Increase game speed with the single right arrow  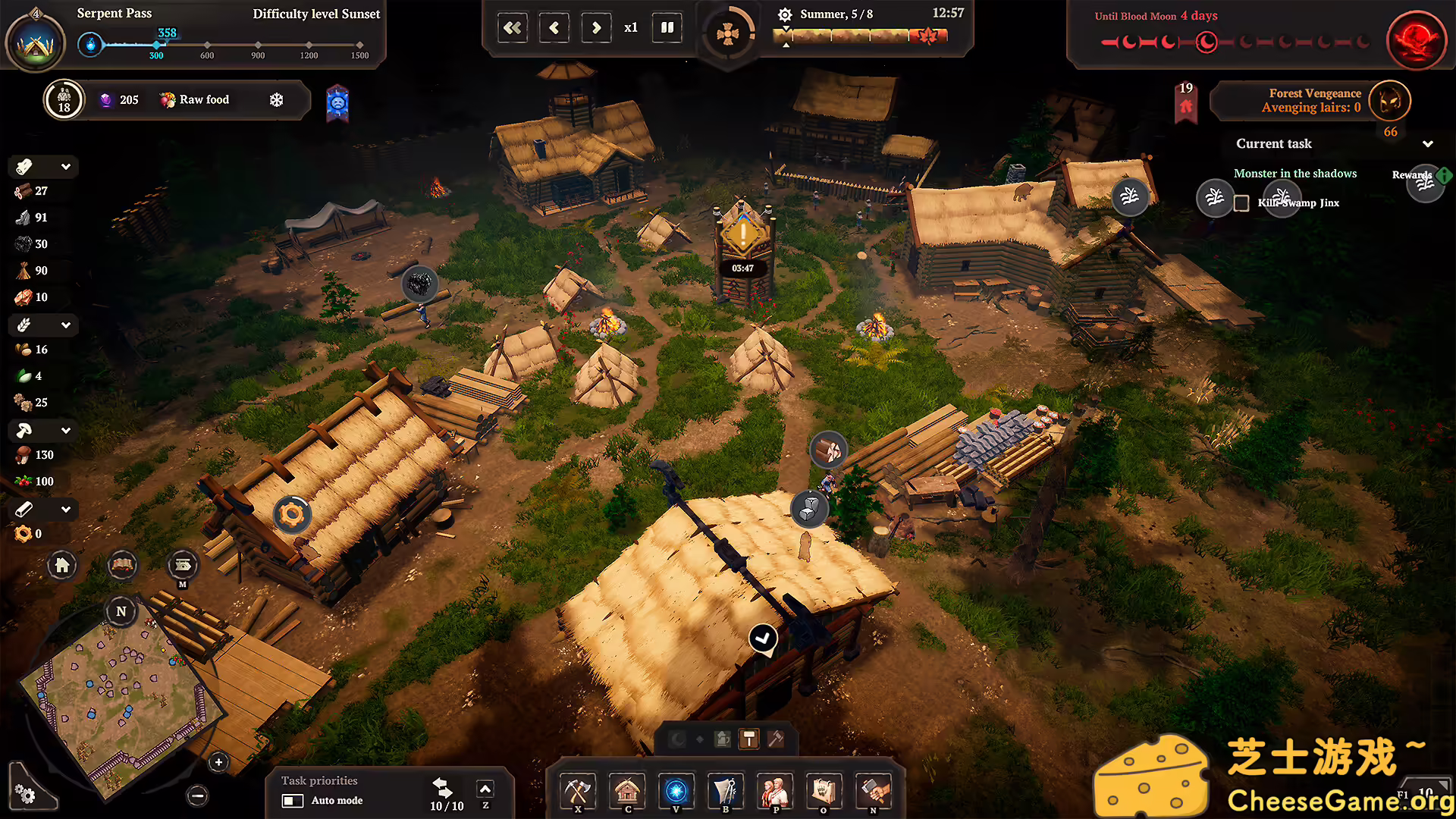point(596,28)
